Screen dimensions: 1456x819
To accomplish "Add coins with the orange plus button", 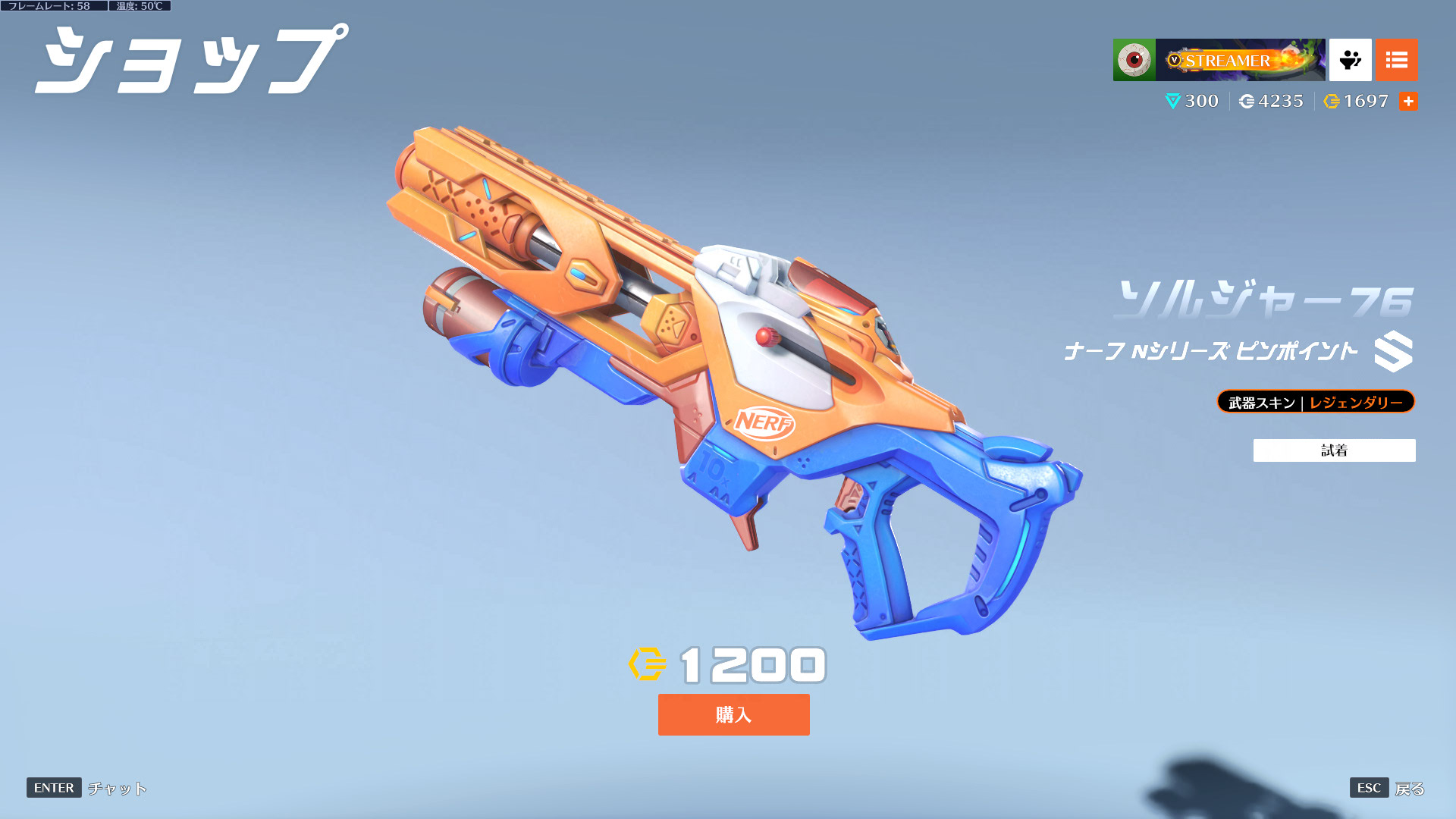I will pos(1408,101).
